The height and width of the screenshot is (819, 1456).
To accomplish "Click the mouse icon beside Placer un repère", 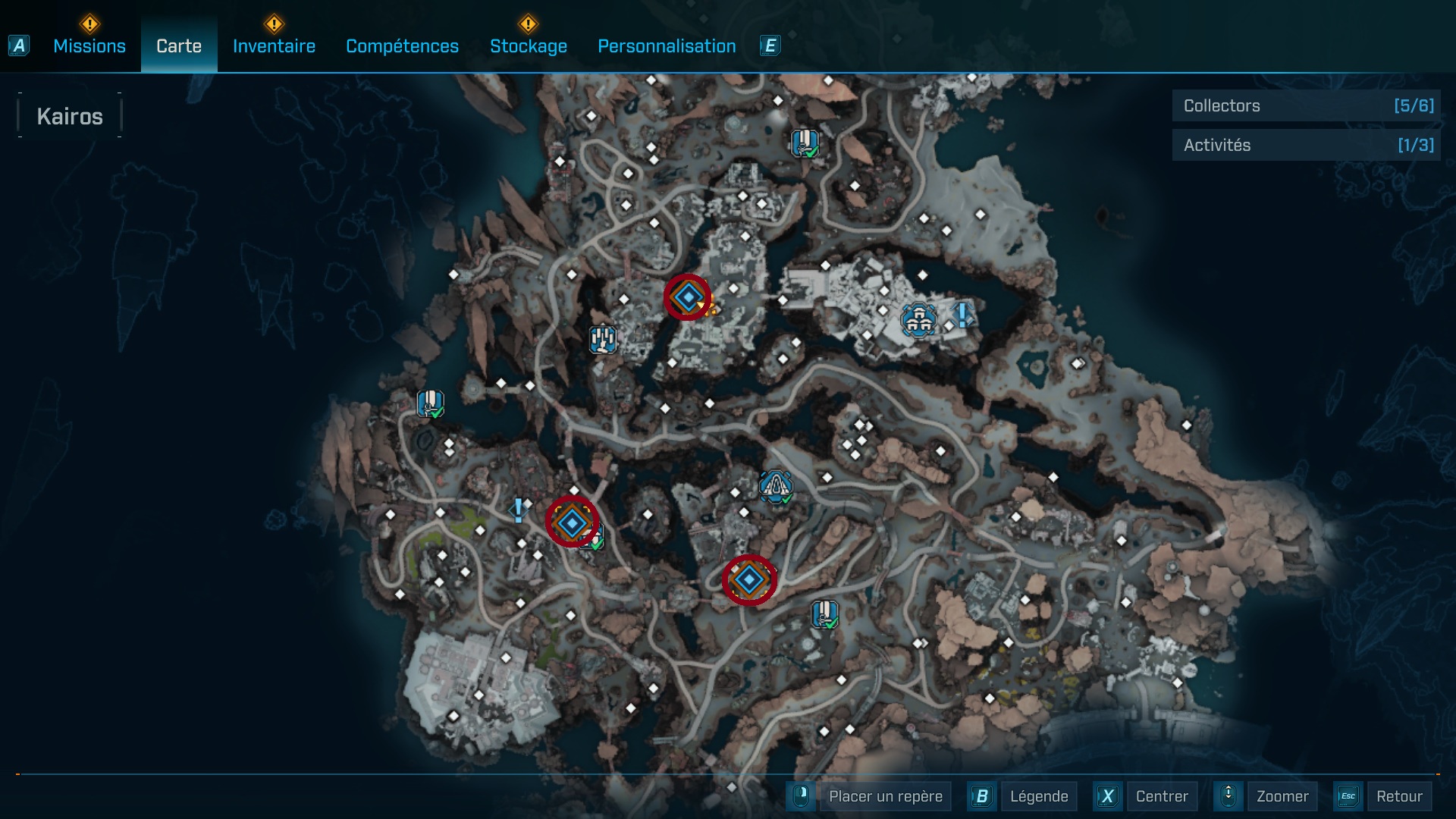I will 801,796.
